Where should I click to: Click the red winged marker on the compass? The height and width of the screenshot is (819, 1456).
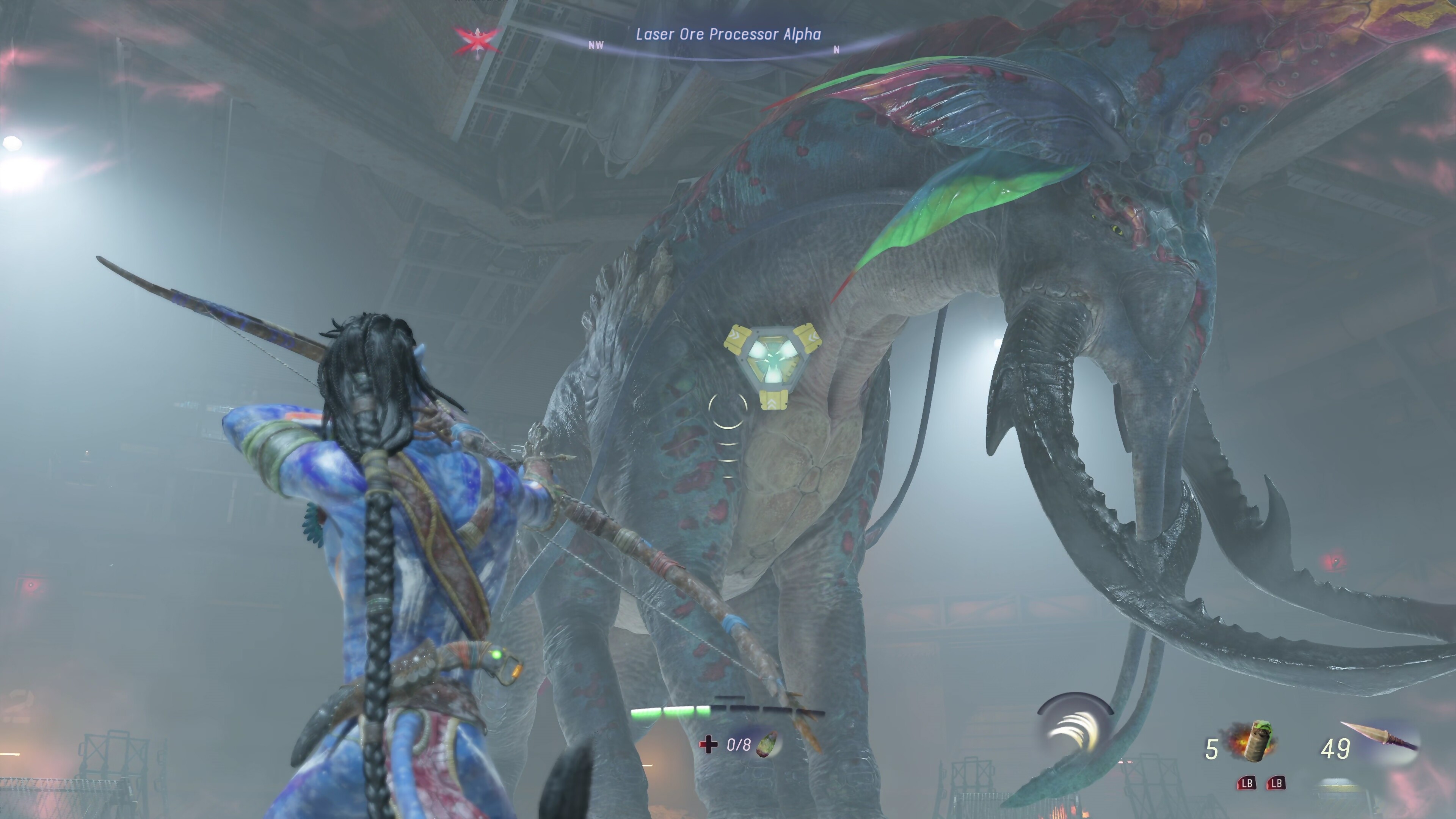point(478,41)
